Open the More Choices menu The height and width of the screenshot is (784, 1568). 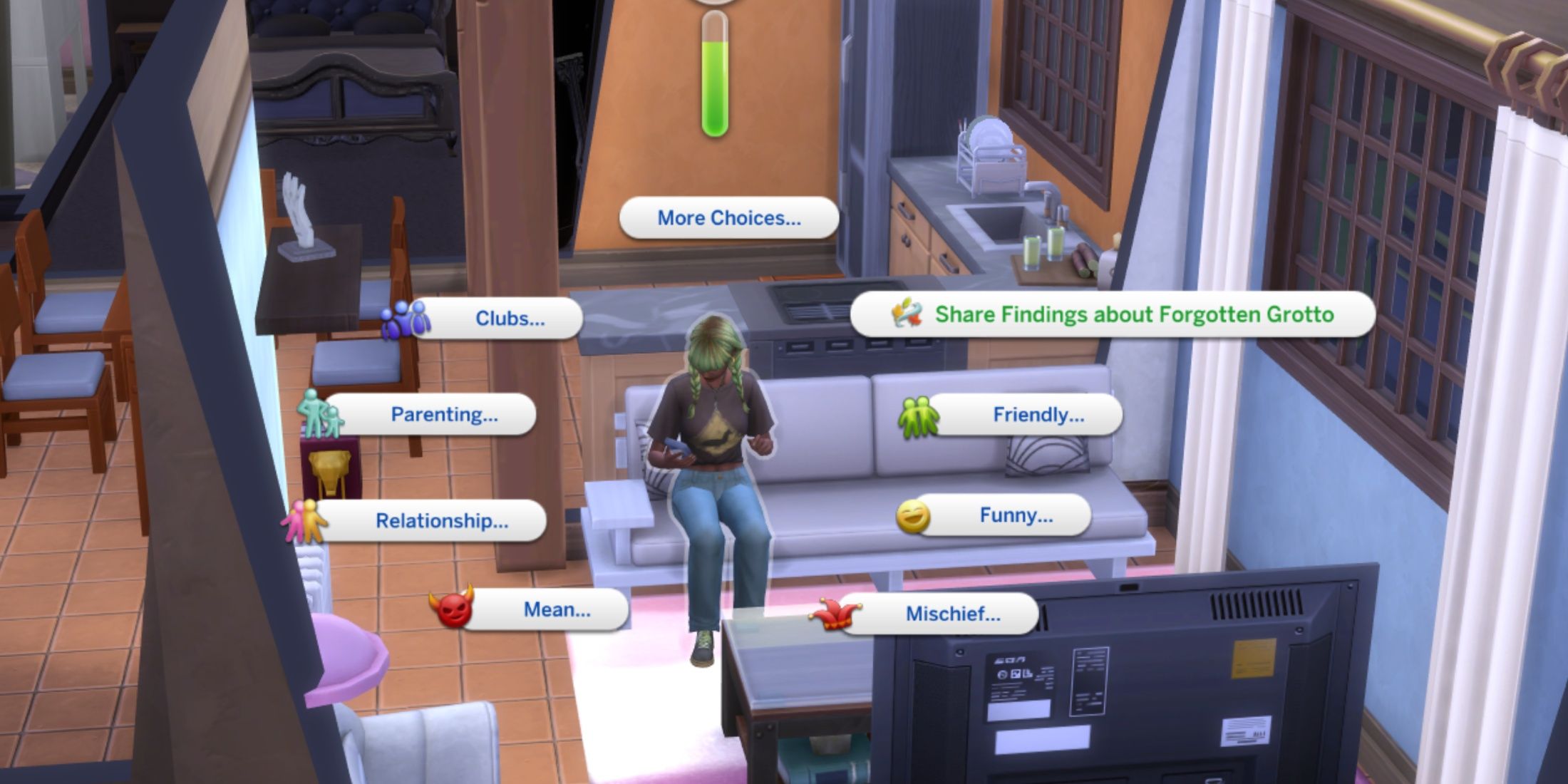coord(728,219)
